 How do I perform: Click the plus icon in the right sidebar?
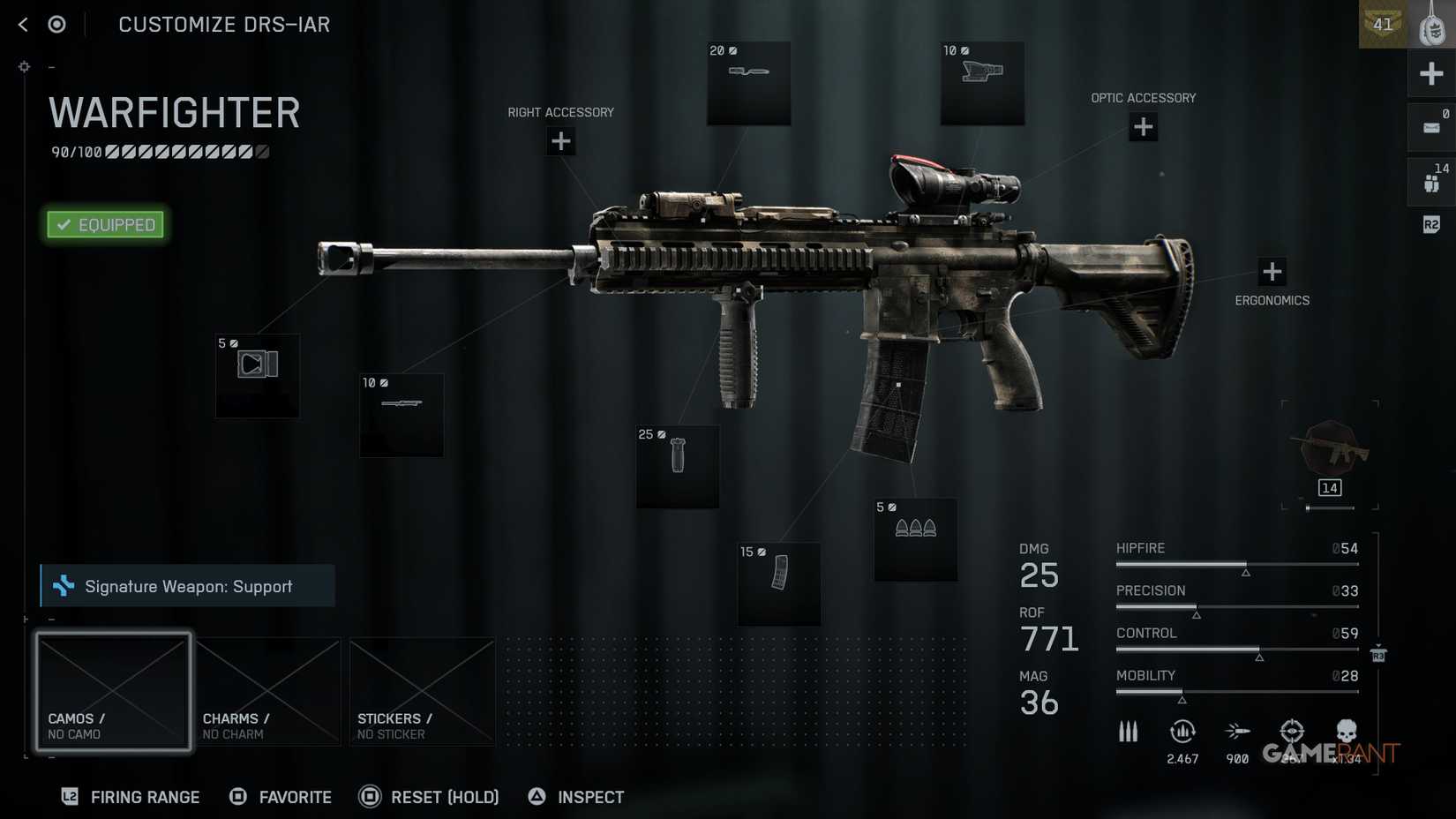pyautogui.click(x=1431, y=73)
